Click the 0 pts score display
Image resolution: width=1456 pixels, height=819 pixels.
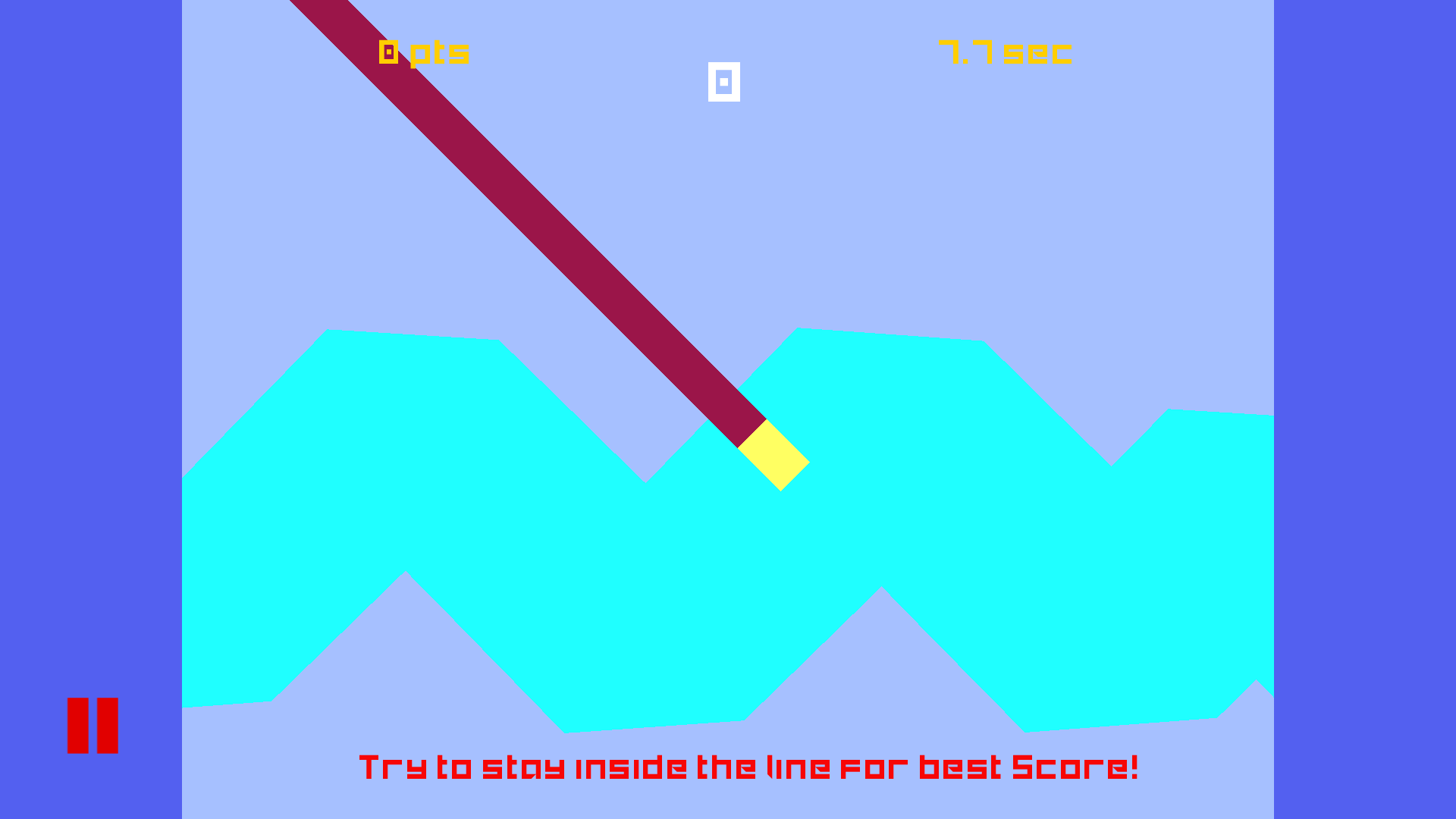(422, 52)
